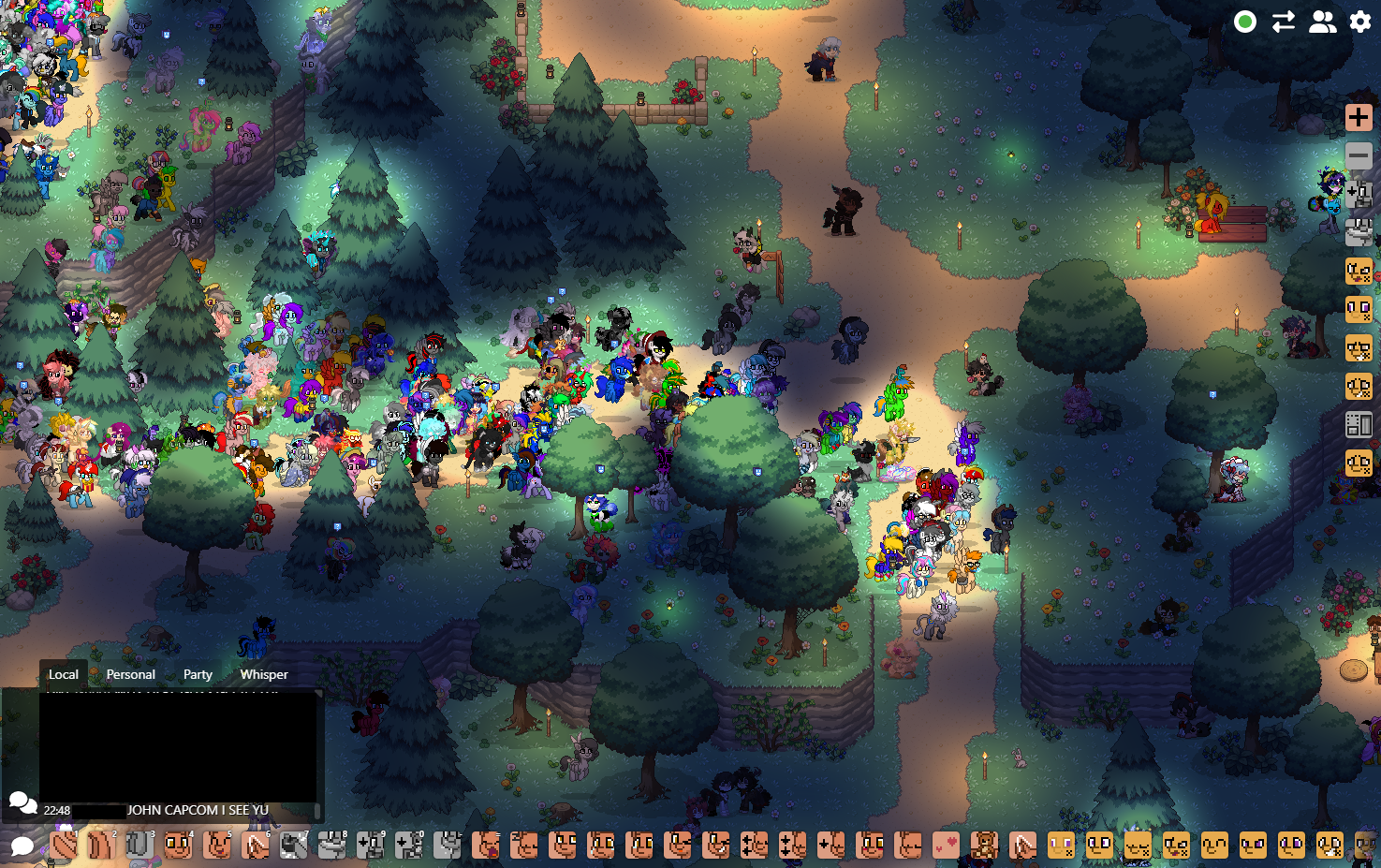Screen dimensions: 1381x868
Task: Select hotbar slot number 8
Action: point(331,846)
